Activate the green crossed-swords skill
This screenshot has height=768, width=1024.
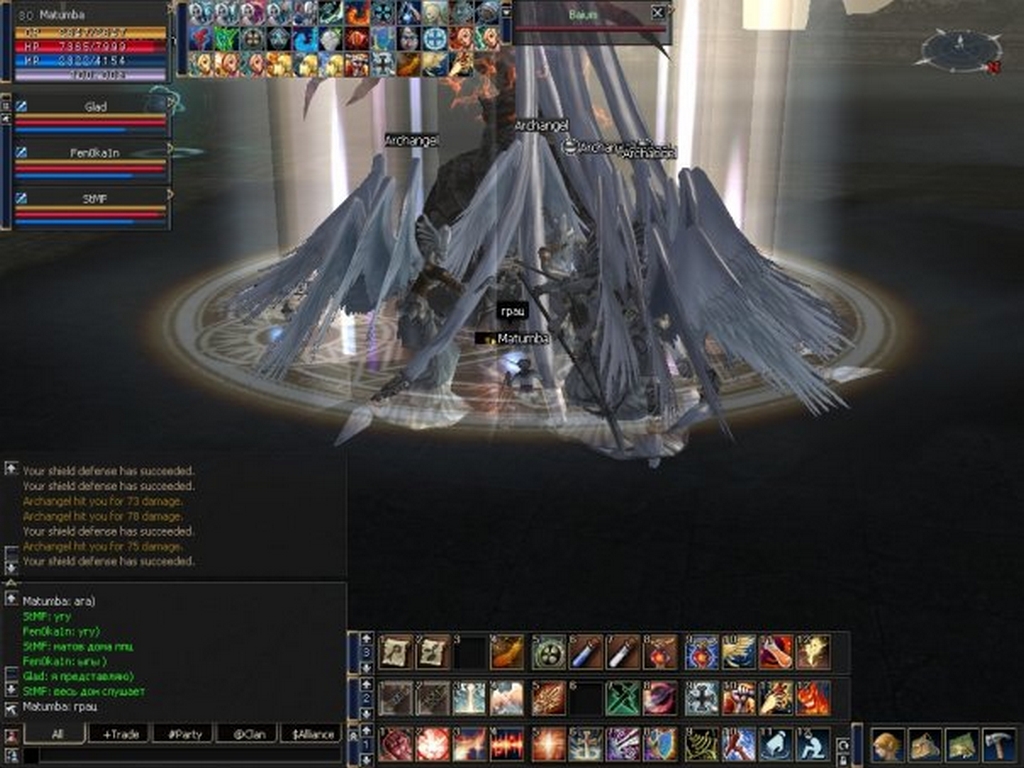point(622,698)
